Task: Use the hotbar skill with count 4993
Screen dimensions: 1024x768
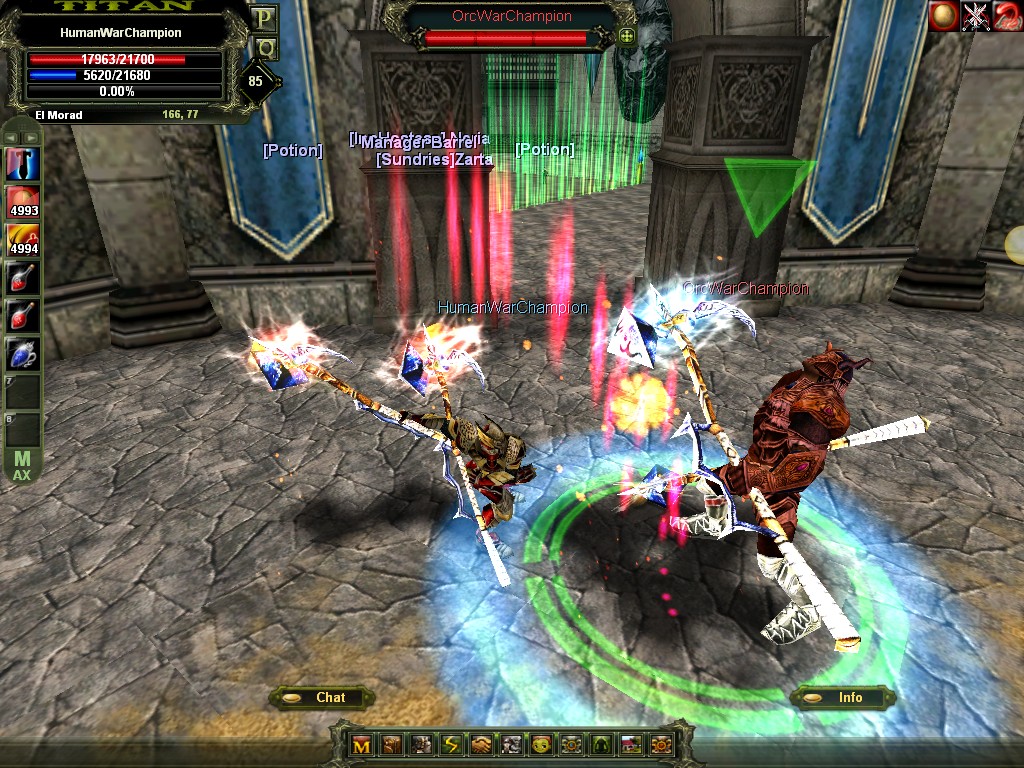Action: (x=23, y=201)
